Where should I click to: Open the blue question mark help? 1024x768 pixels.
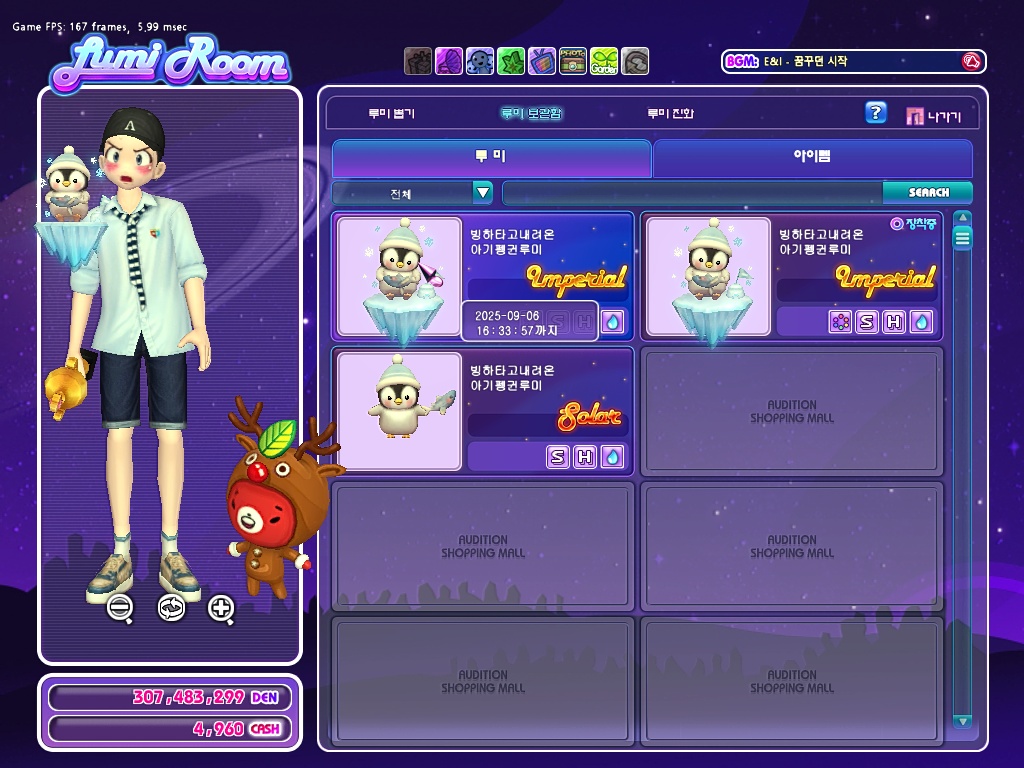pyautogui.click(x=875, y=113)
